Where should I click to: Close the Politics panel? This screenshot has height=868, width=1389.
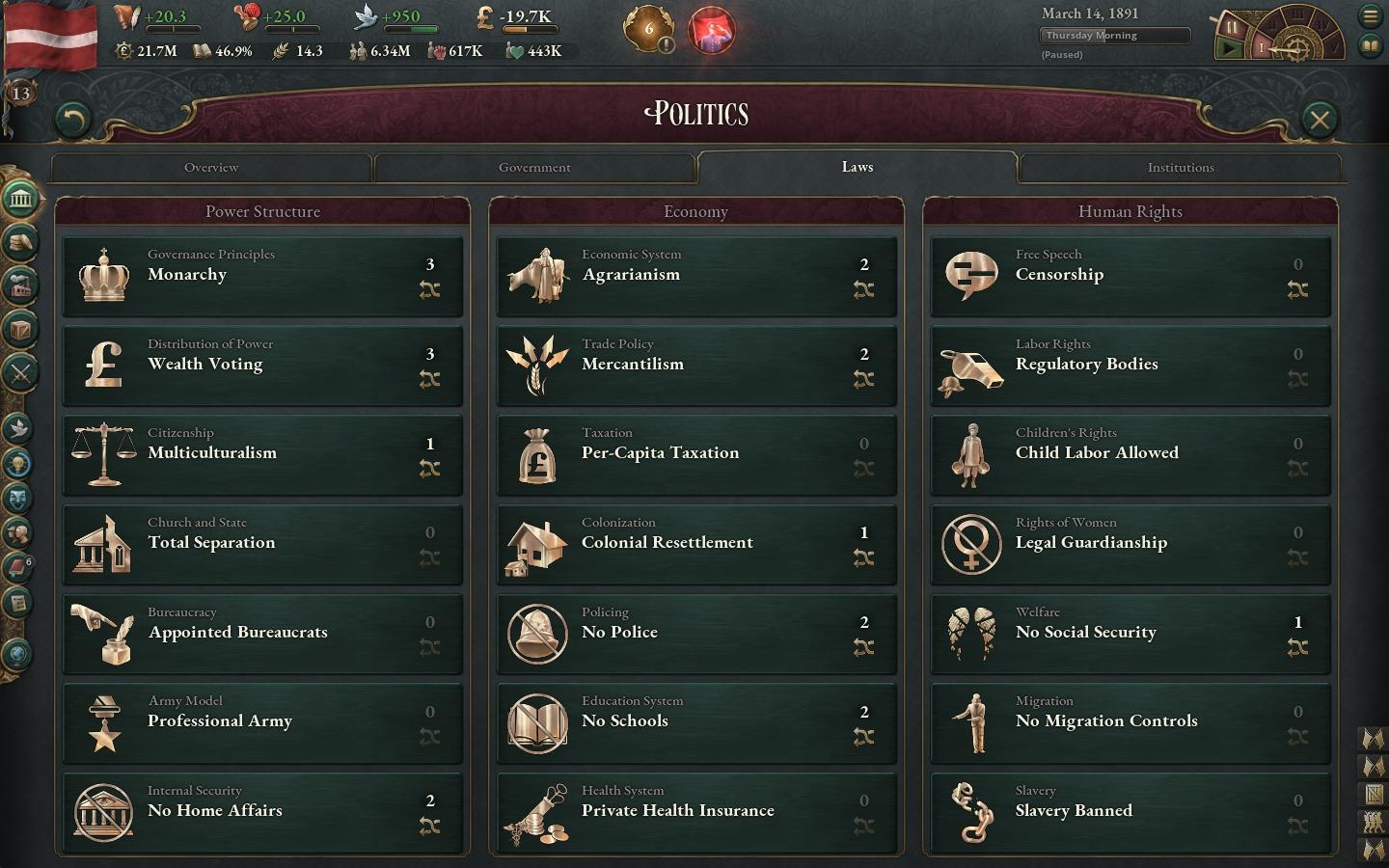[1319, 120]
